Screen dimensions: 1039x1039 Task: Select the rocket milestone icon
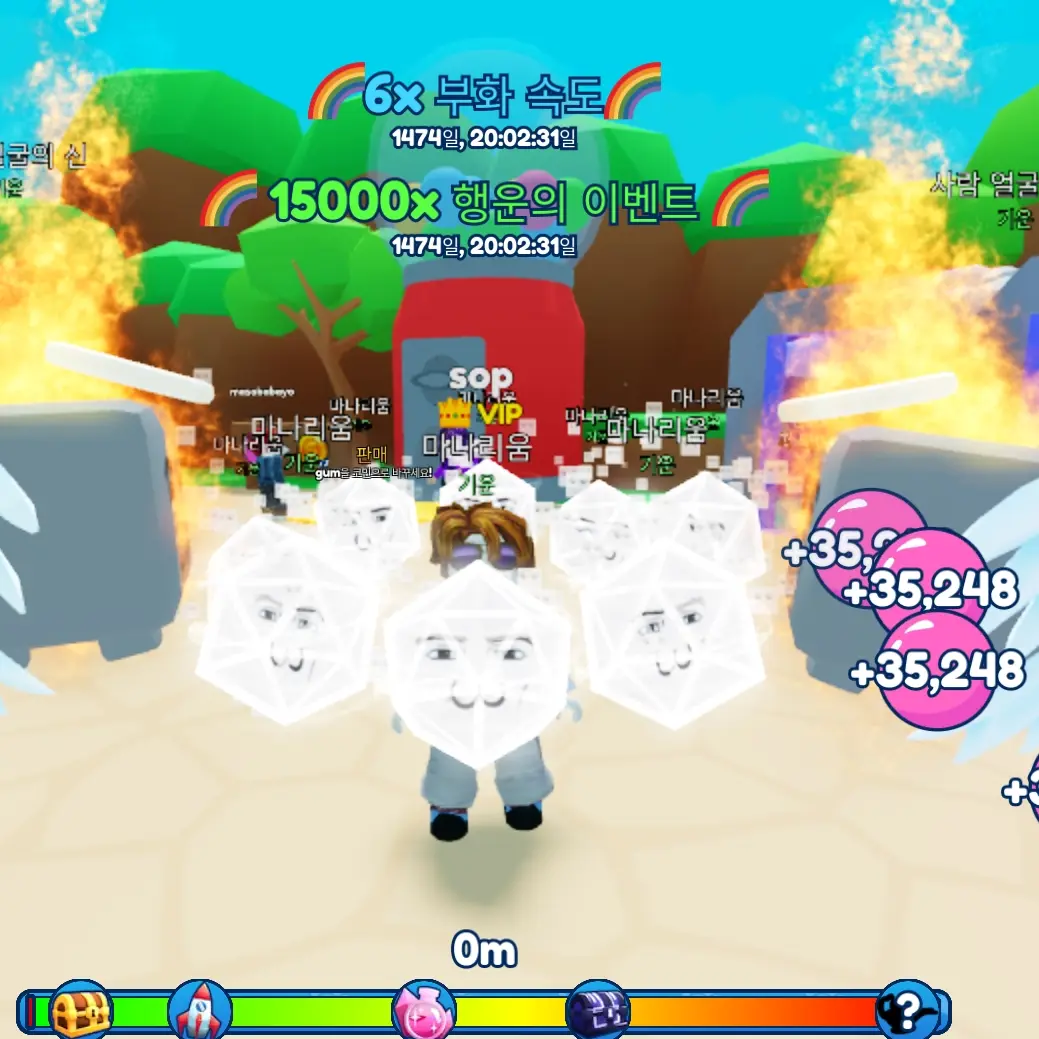point(199,1011)
